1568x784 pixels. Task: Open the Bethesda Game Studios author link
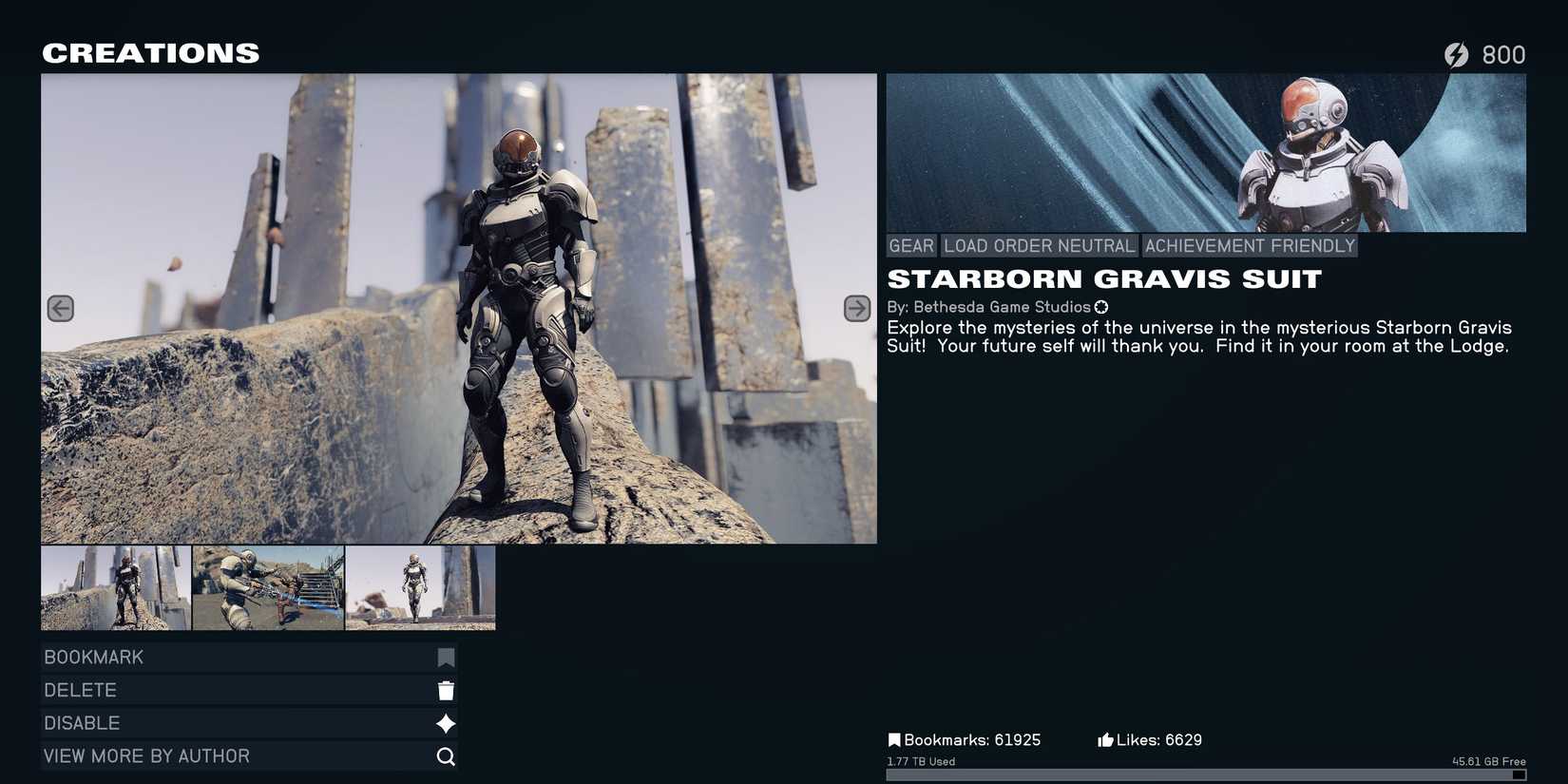[1001, 307]
